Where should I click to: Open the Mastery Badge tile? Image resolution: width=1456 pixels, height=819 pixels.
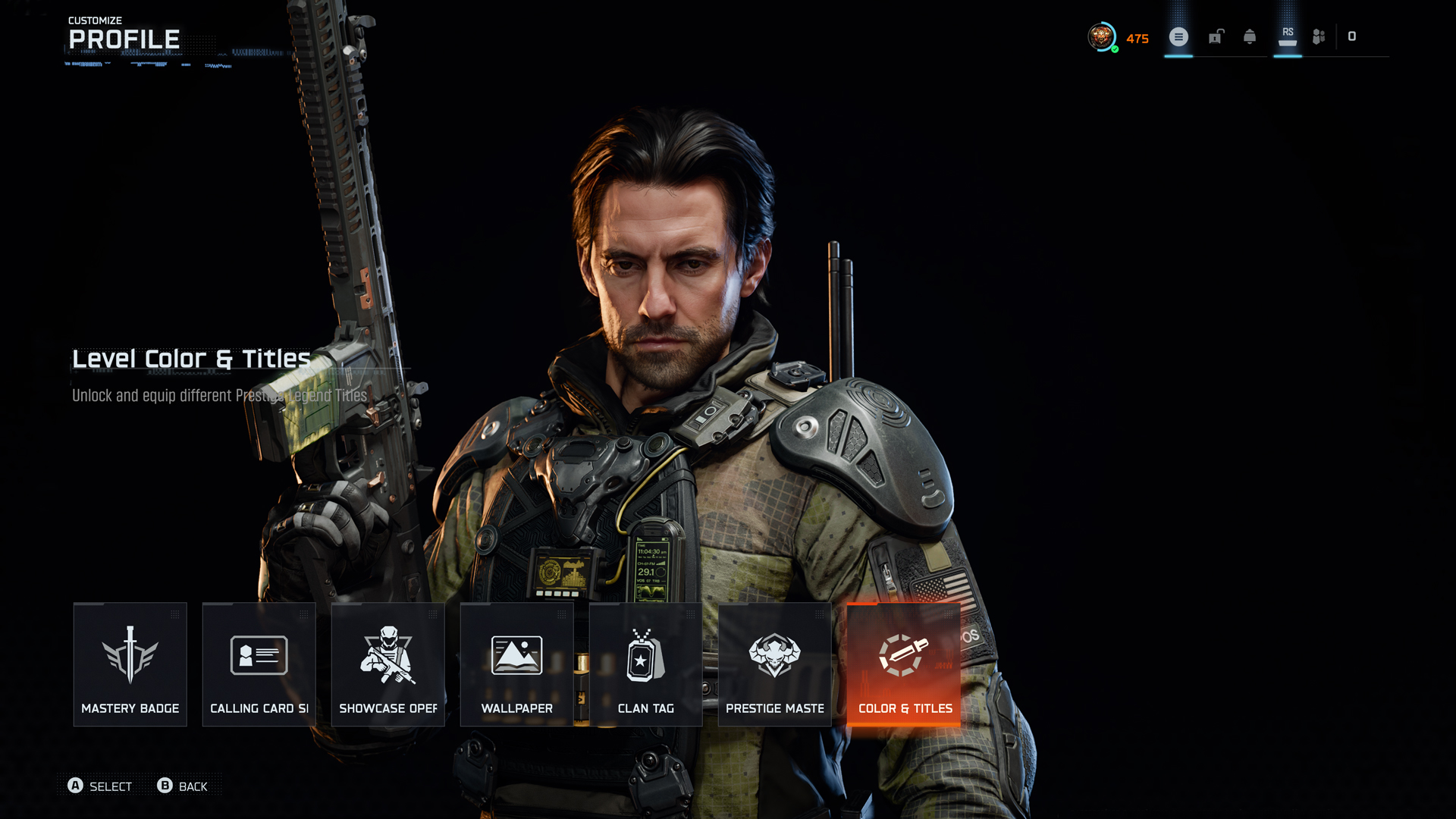(x=130, y=664)
